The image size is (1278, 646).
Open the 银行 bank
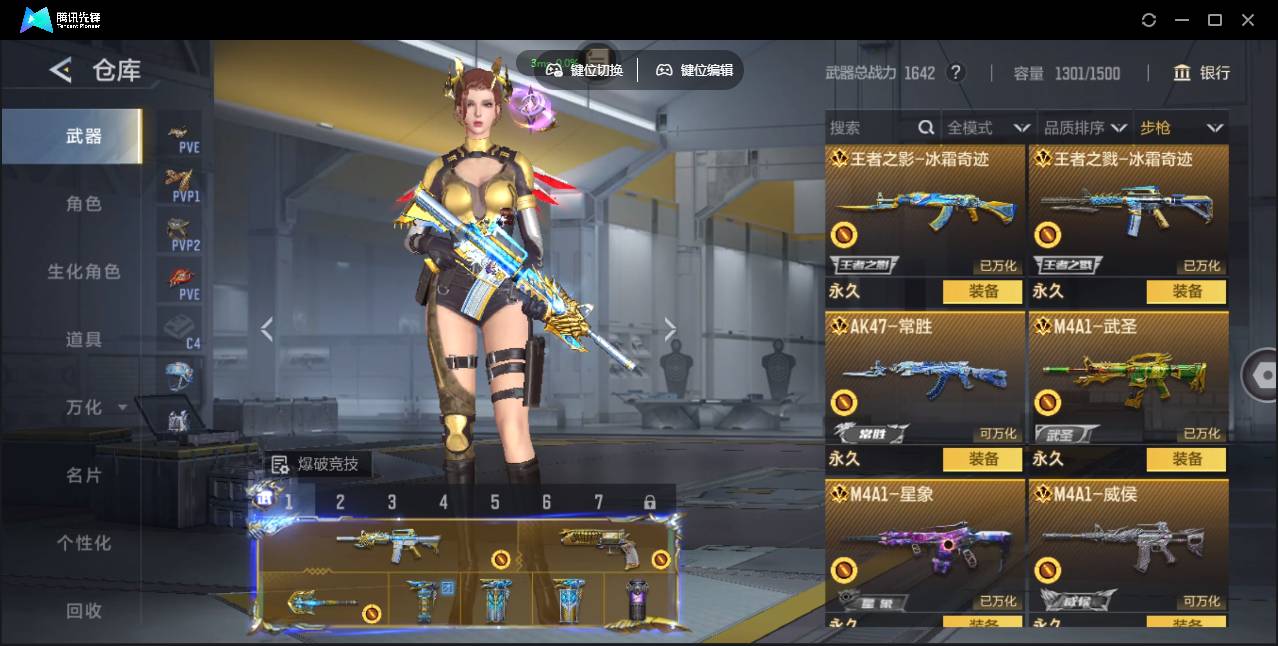1202,73
